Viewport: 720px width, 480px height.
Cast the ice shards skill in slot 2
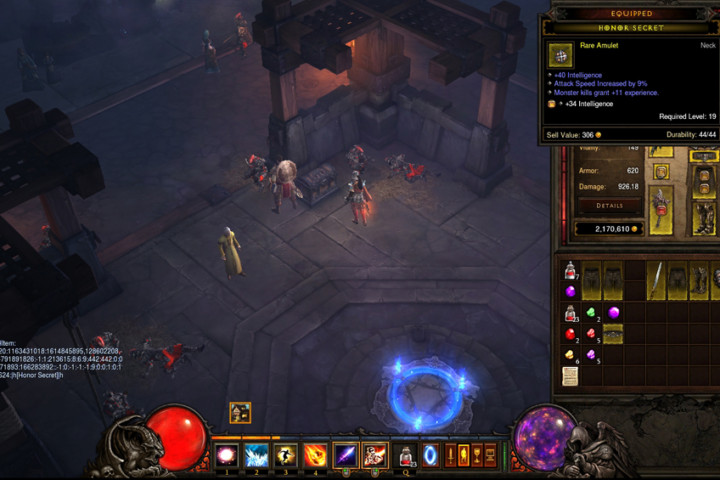pos(256,455)
